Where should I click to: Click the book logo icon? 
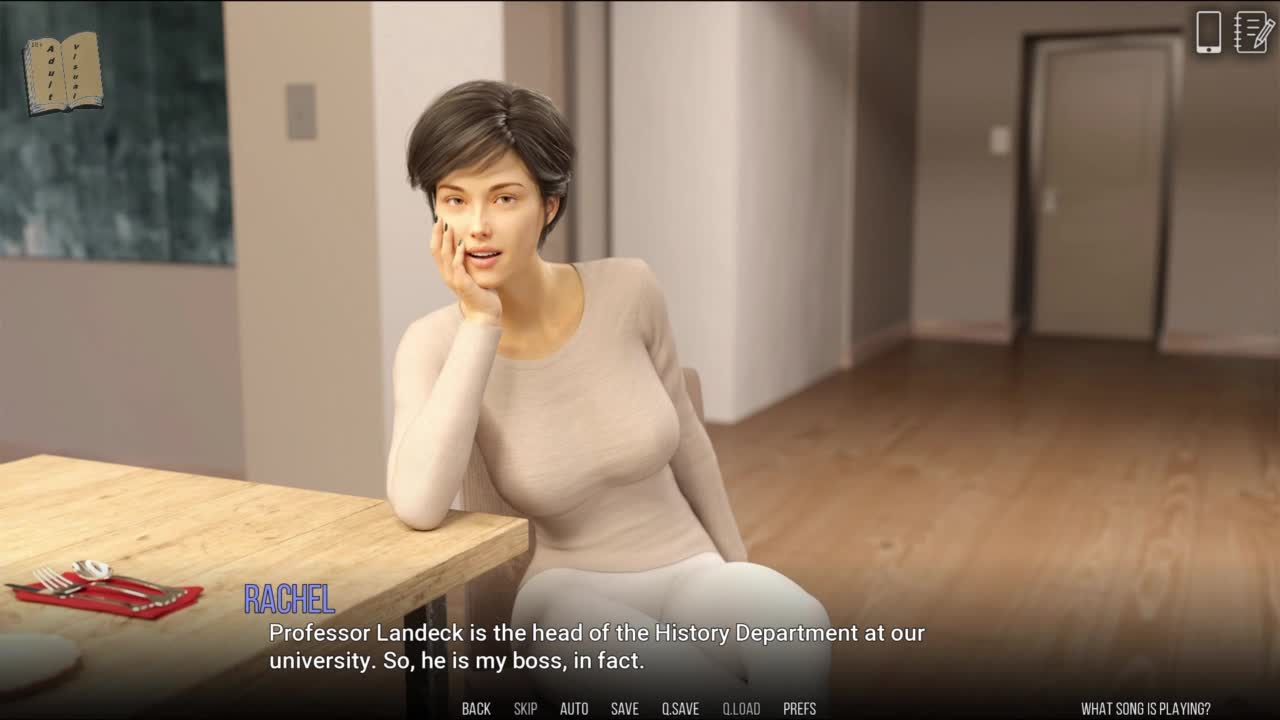coord(63,72)
